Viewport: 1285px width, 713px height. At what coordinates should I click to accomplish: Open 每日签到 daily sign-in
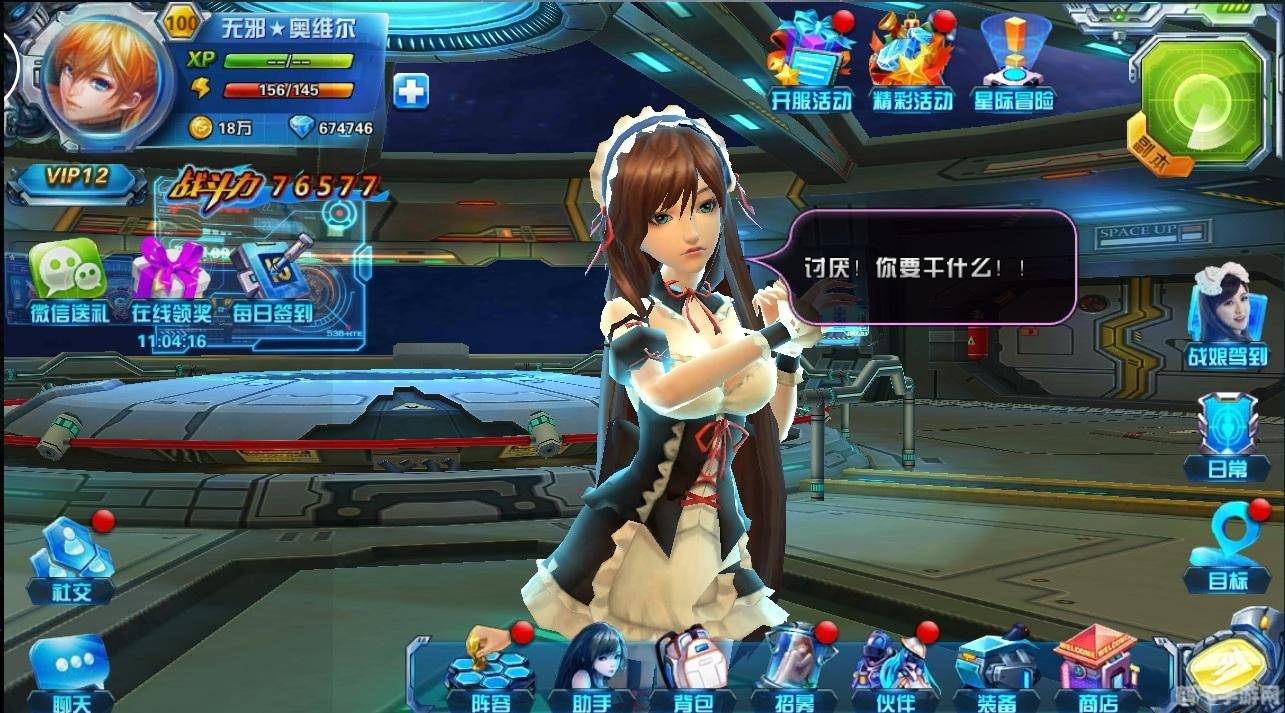pos(270,280)
